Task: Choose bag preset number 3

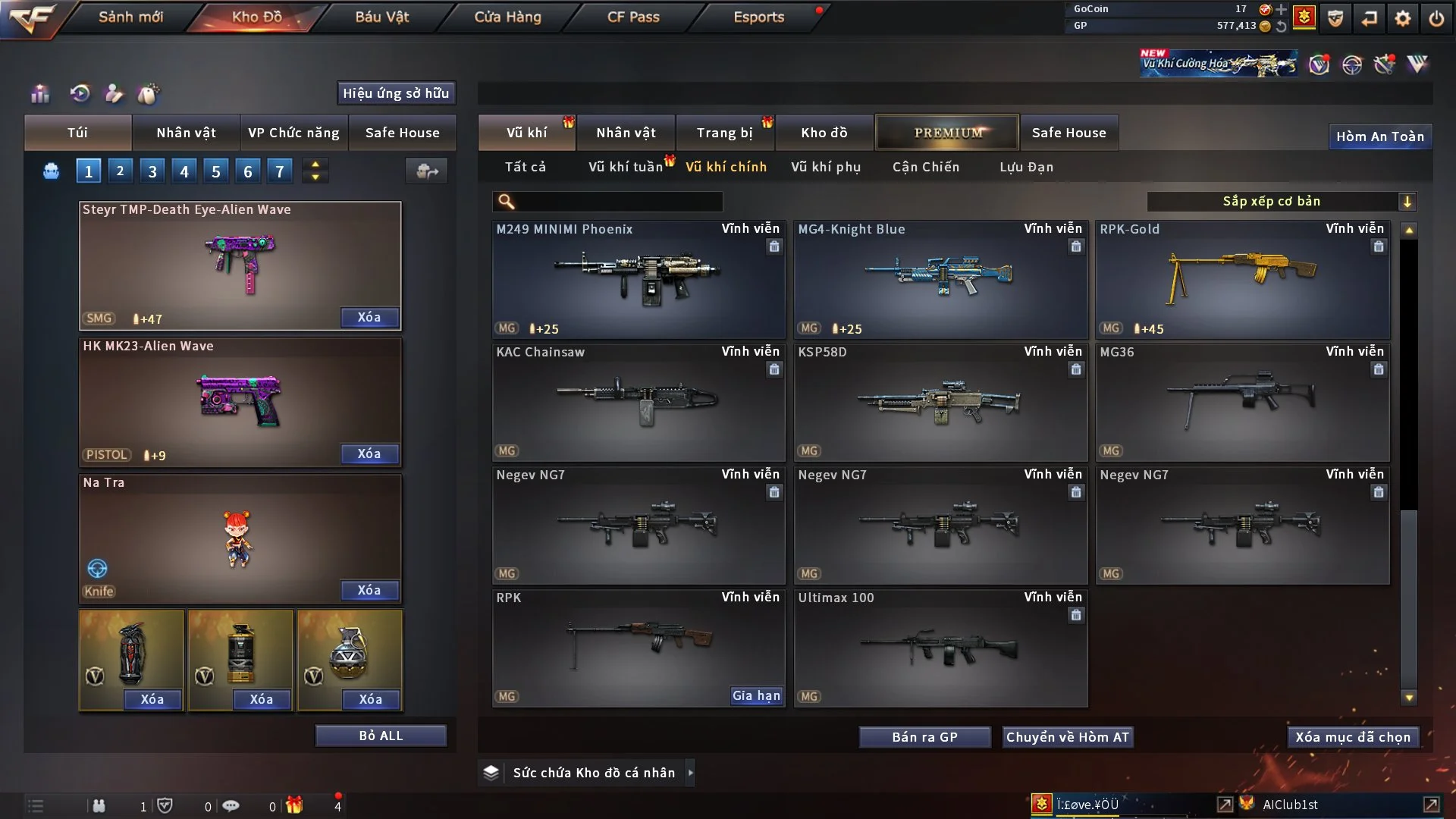Action: pos(152,171)
